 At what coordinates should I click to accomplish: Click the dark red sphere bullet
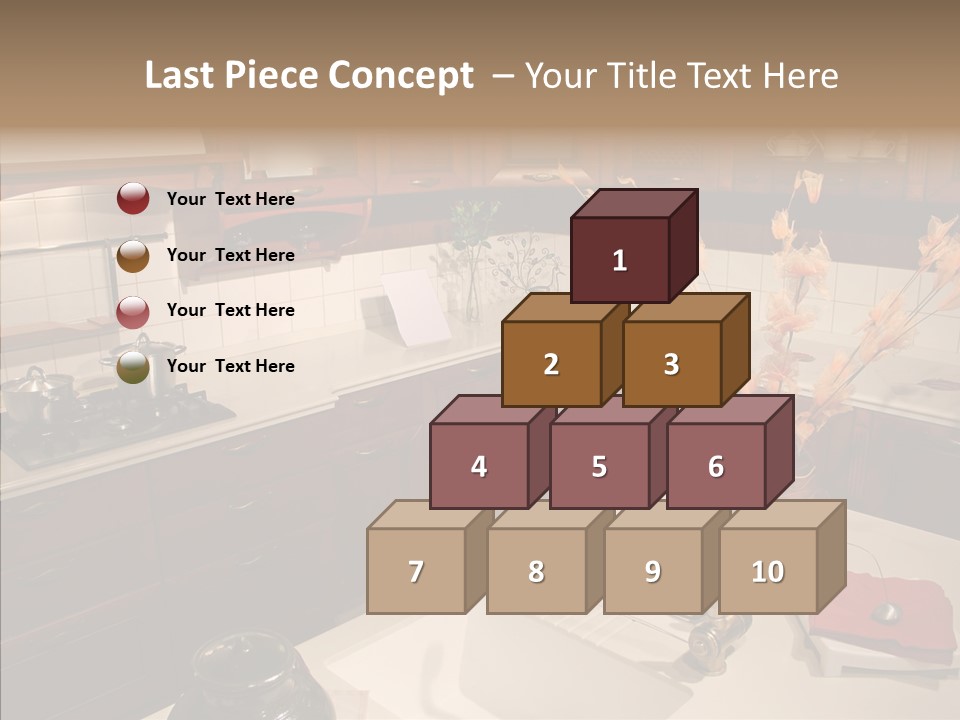[x=133, y=198]
